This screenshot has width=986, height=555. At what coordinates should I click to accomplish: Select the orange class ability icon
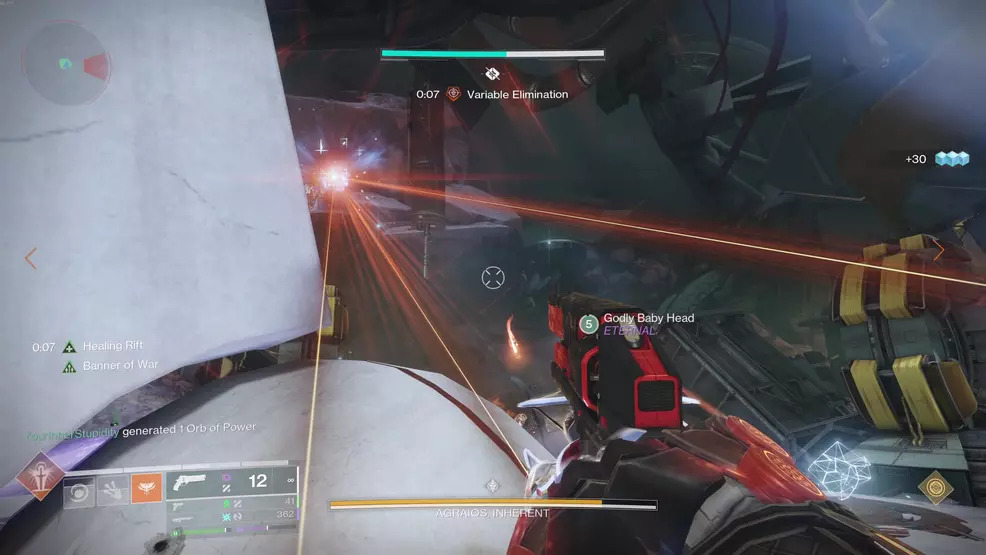pos(146,489)
